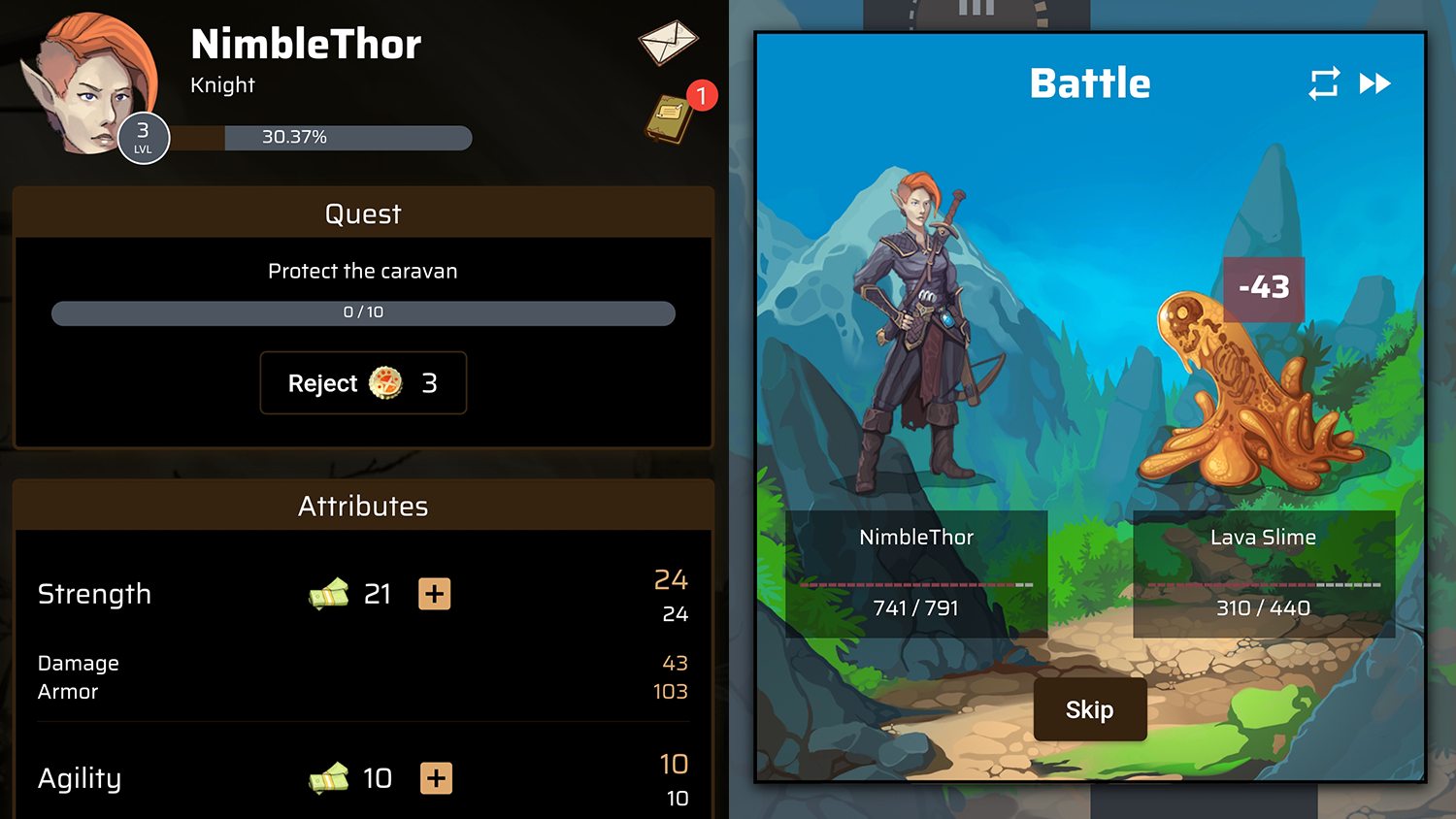Collapse the Strength attribute details
The image size is (1456, 819).
click(94, 594)
